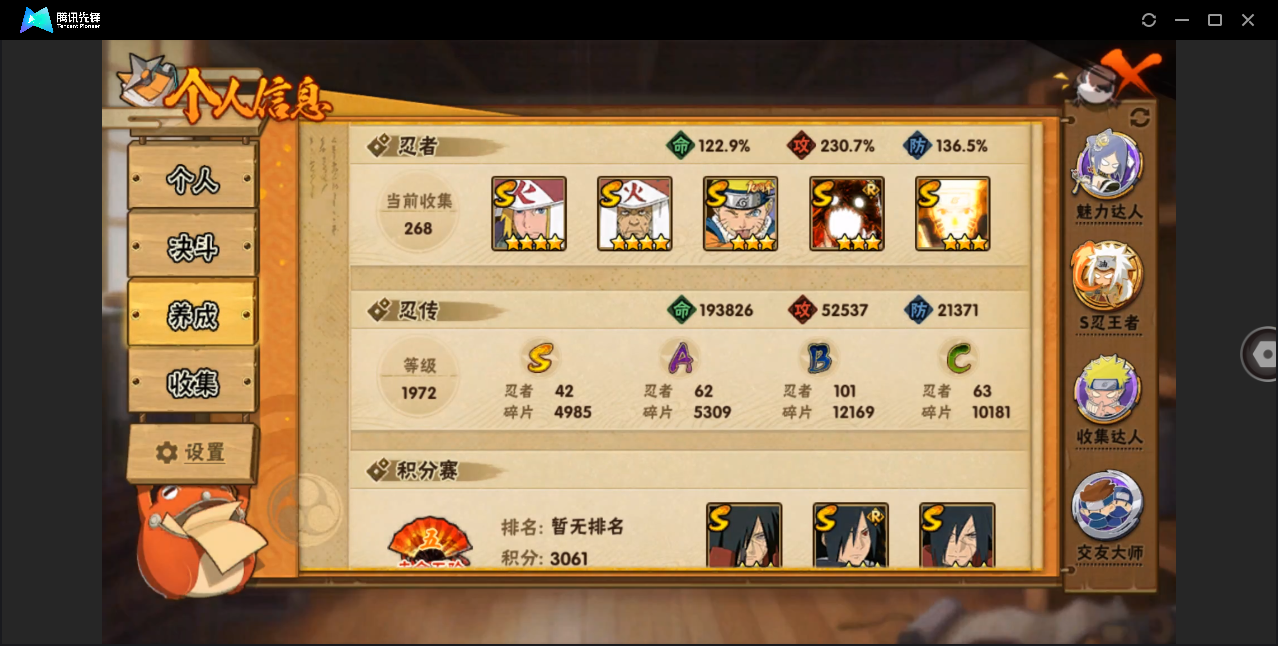
Task: Click the refresh arrows above the badges
Action: [x=1140, y=117]
